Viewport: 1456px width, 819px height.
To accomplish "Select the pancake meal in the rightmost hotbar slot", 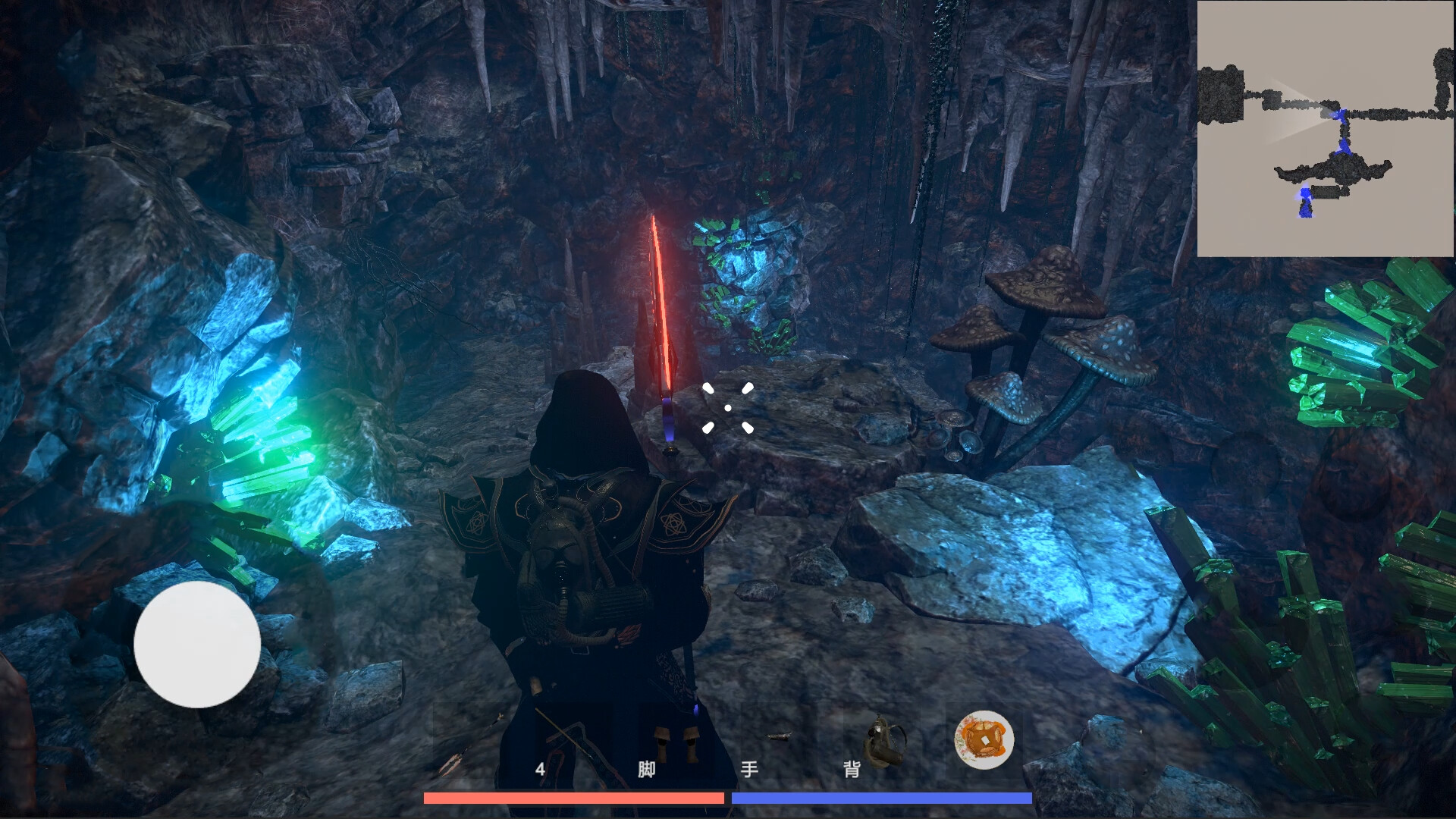I will coord(984,739).
